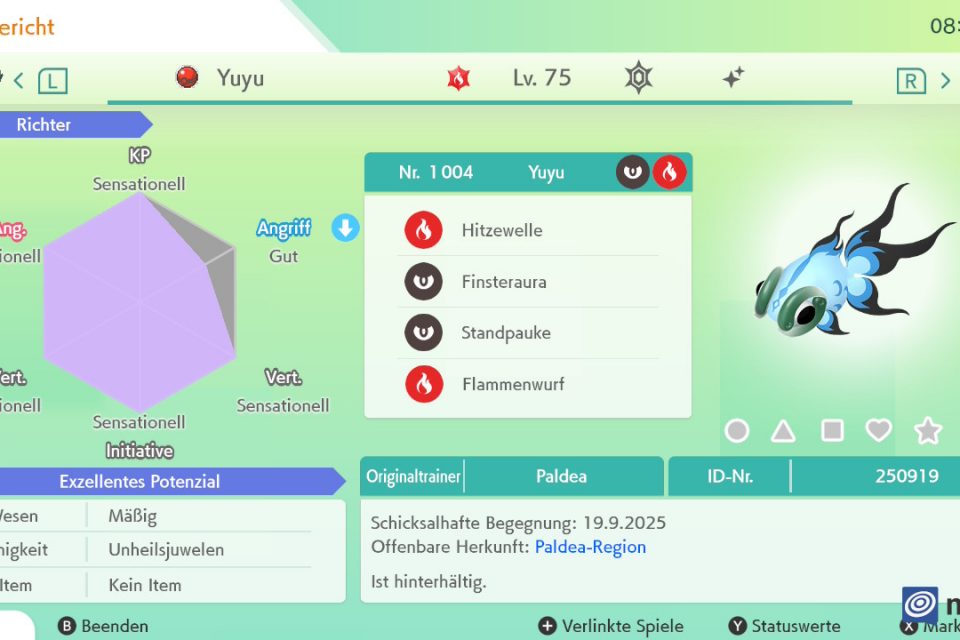960x640 pixels.
Task: Toggle the heart marking
Action: (x=879, y=431)
